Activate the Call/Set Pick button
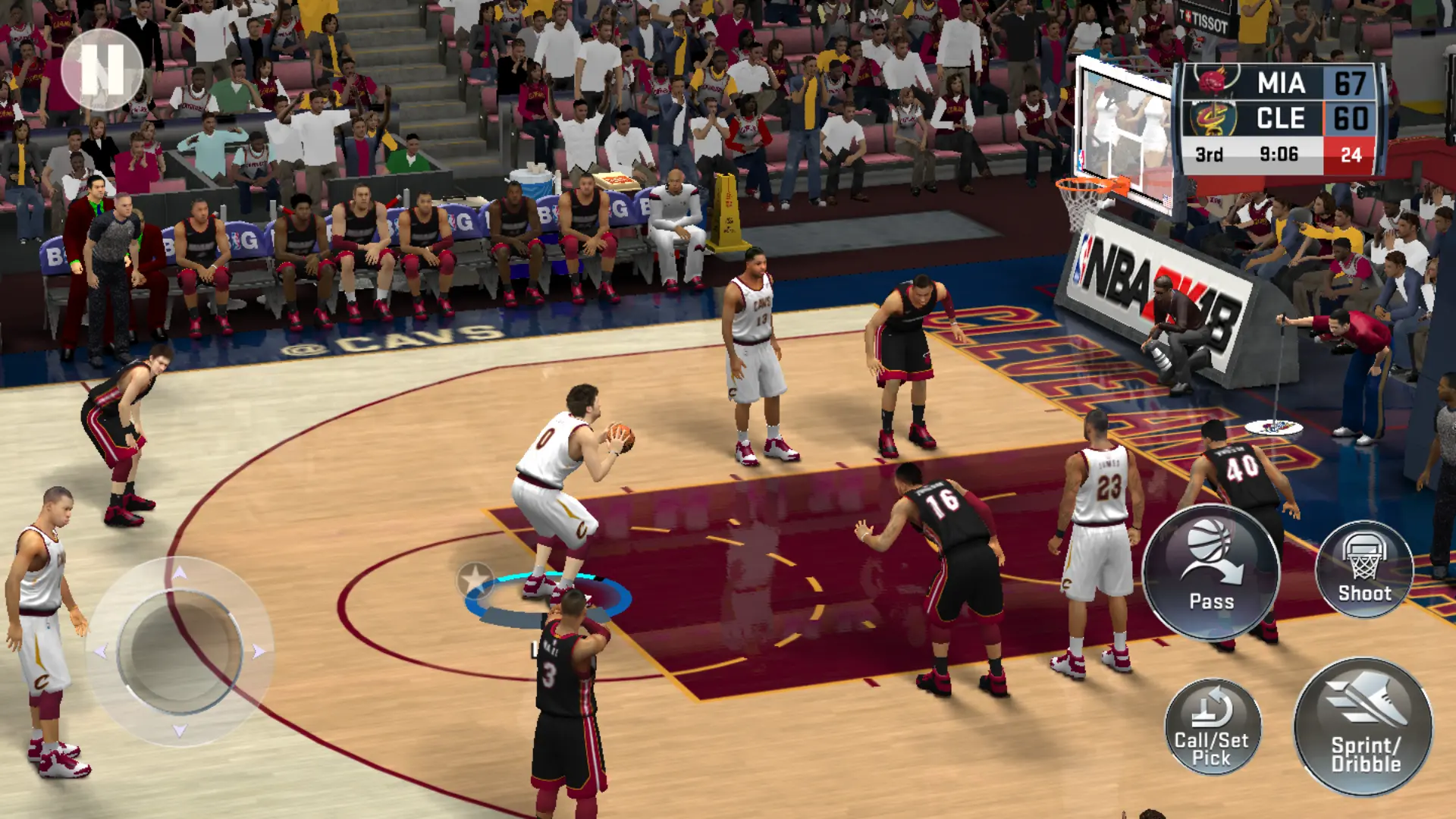1456x819 pixels. (x=1212, y=726)
